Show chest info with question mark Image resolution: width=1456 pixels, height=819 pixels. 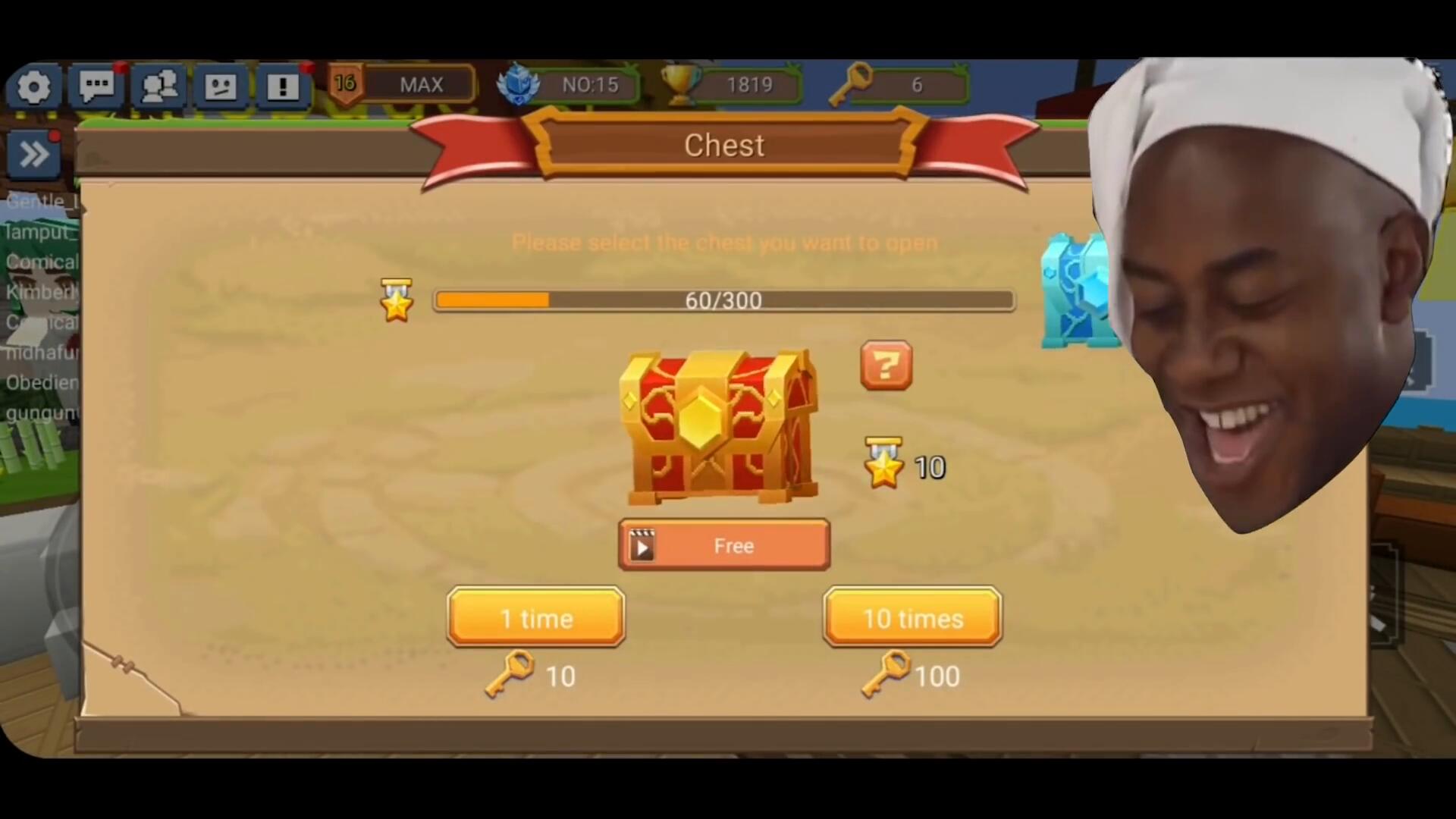tap(886, 366)
